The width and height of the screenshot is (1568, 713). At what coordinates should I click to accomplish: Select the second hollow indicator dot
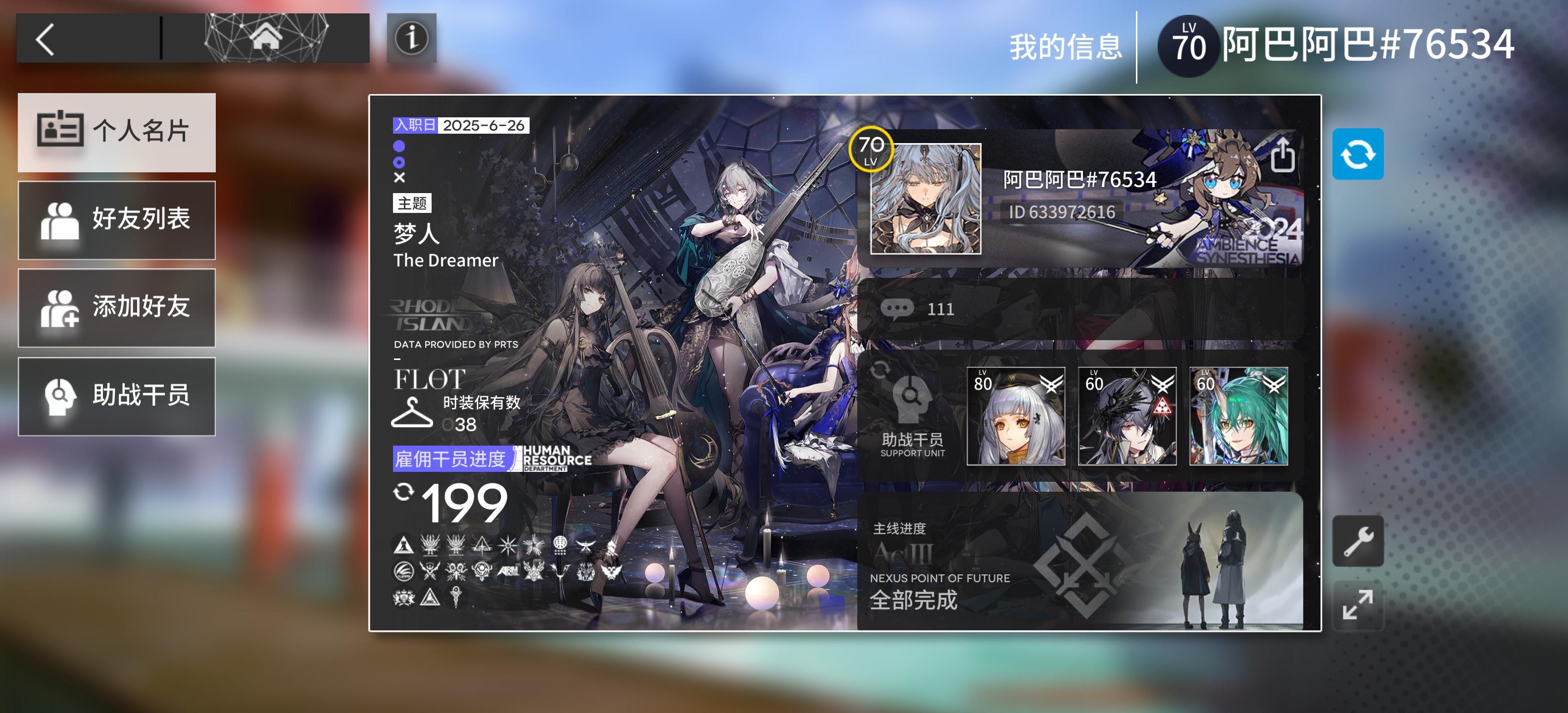(x=399, y=162)
